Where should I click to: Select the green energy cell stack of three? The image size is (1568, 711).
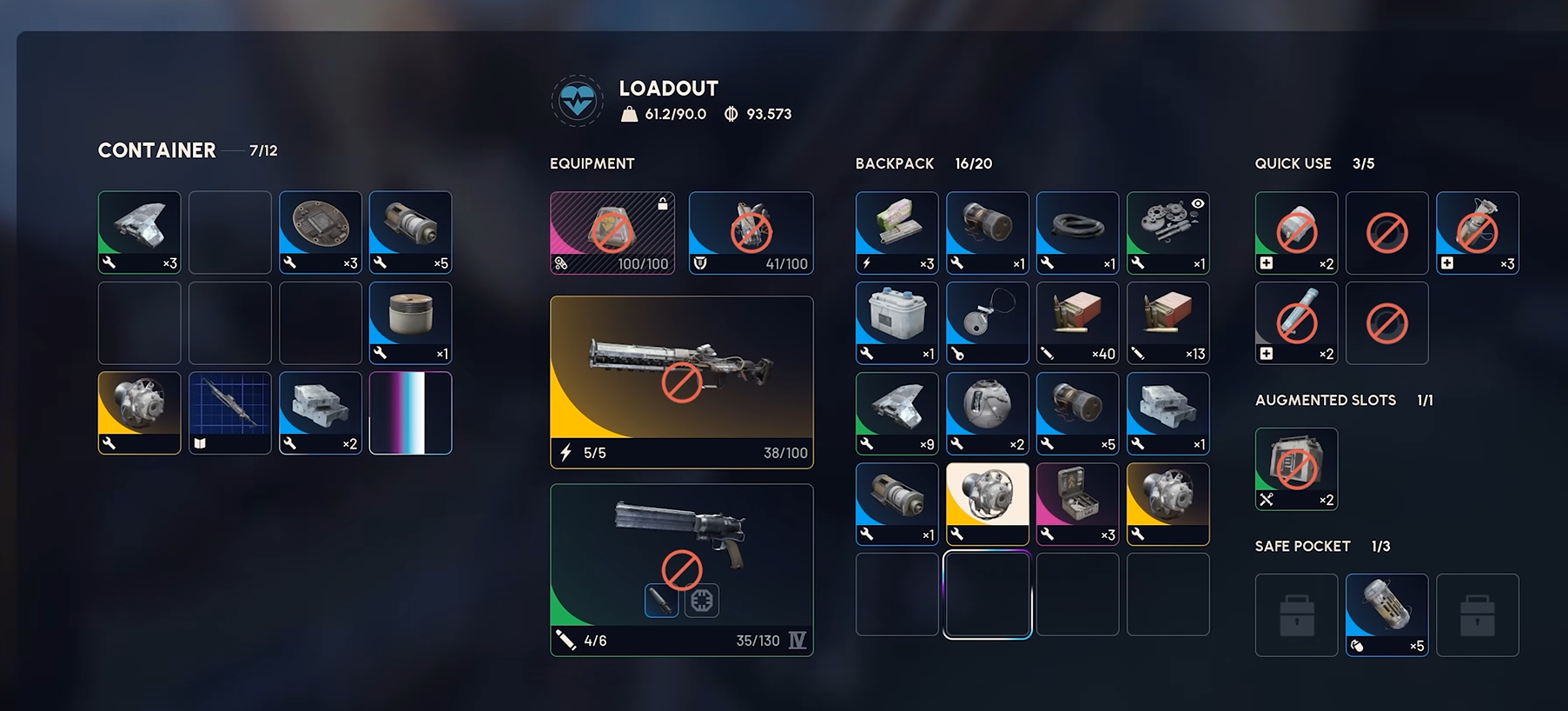click(896, 232)
